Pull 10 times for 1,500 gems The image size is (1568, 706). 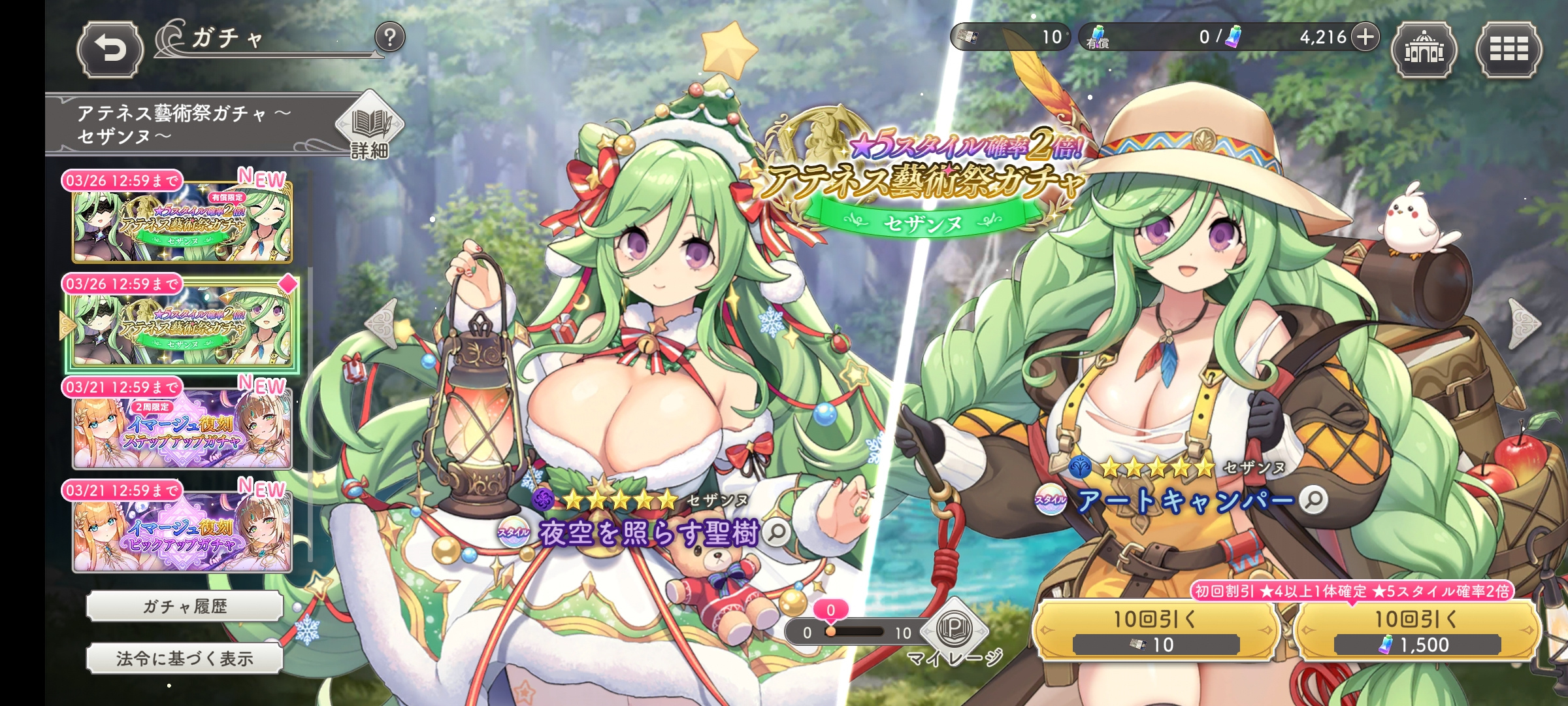(x=1416, y=631)
